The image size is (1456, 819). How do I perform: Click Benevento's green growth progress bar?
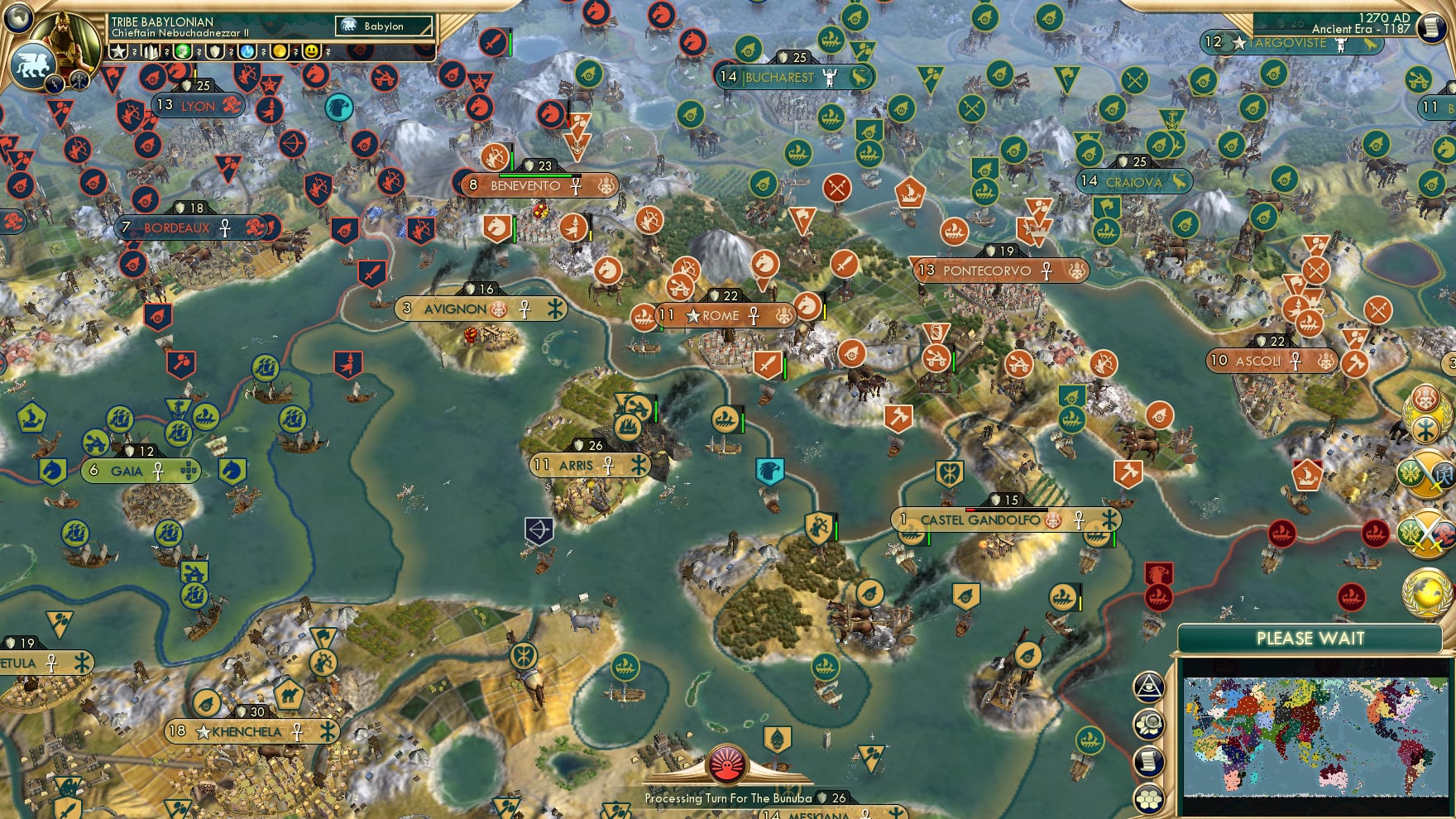(534, 175)
